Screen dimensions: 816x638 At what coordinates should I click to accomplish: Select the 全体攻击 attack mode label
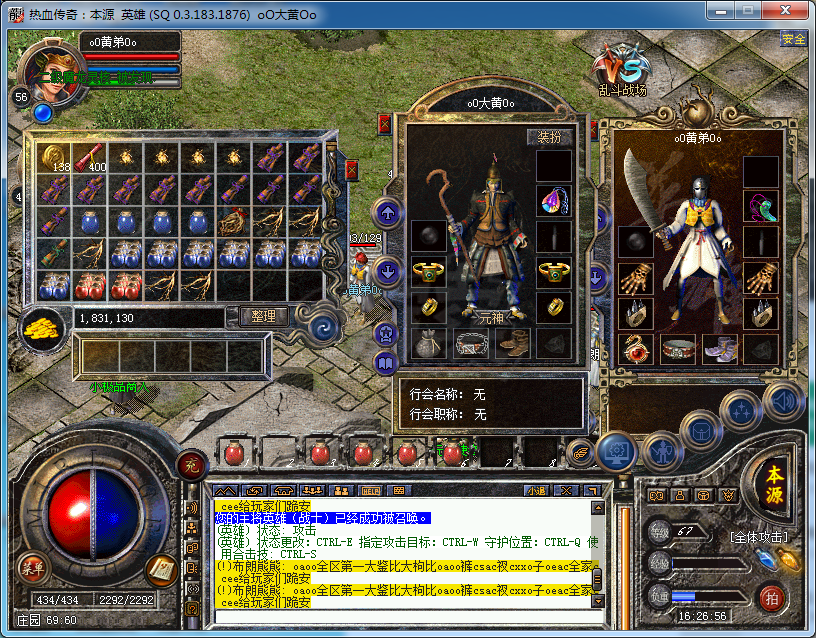(758, 537)
